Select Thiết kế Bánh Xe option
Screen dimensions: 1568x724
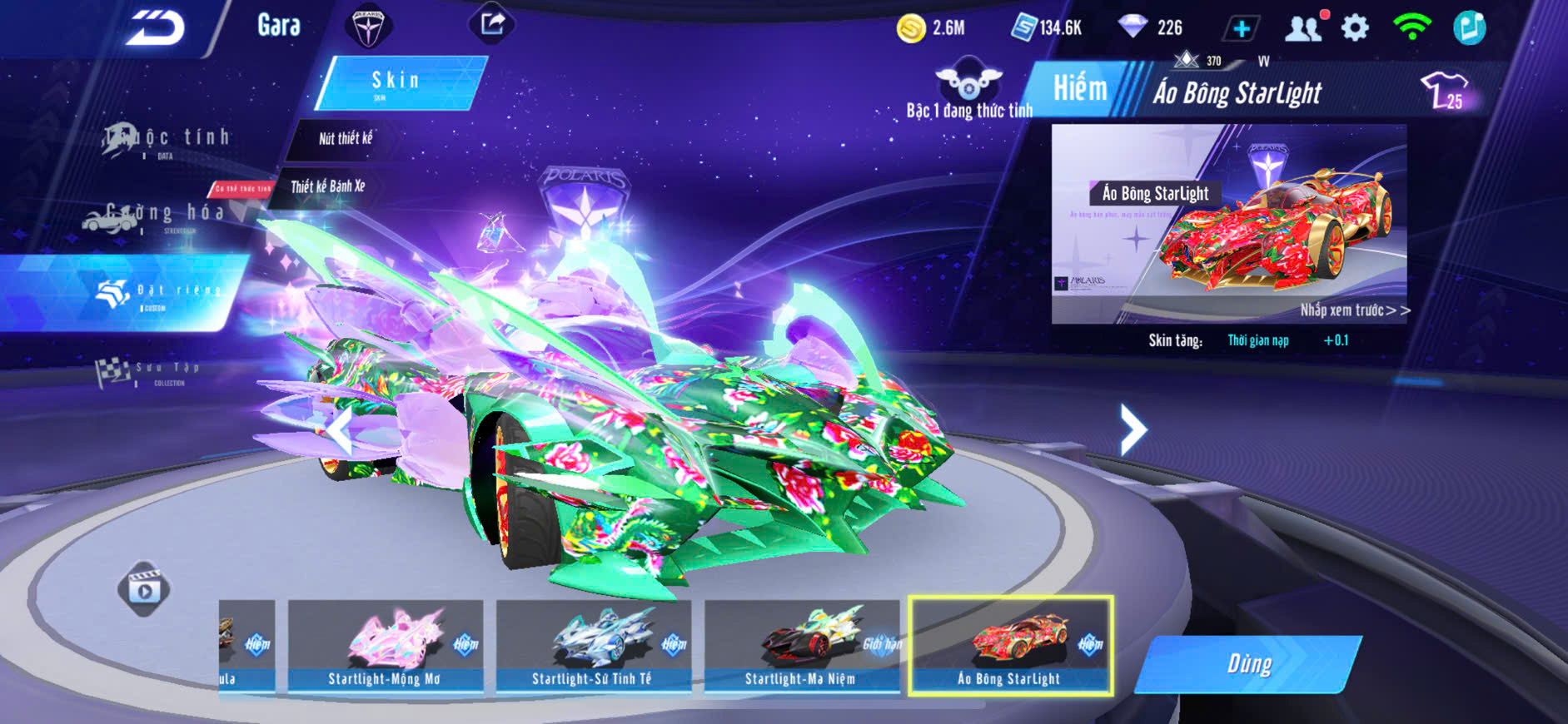point(327,186)
